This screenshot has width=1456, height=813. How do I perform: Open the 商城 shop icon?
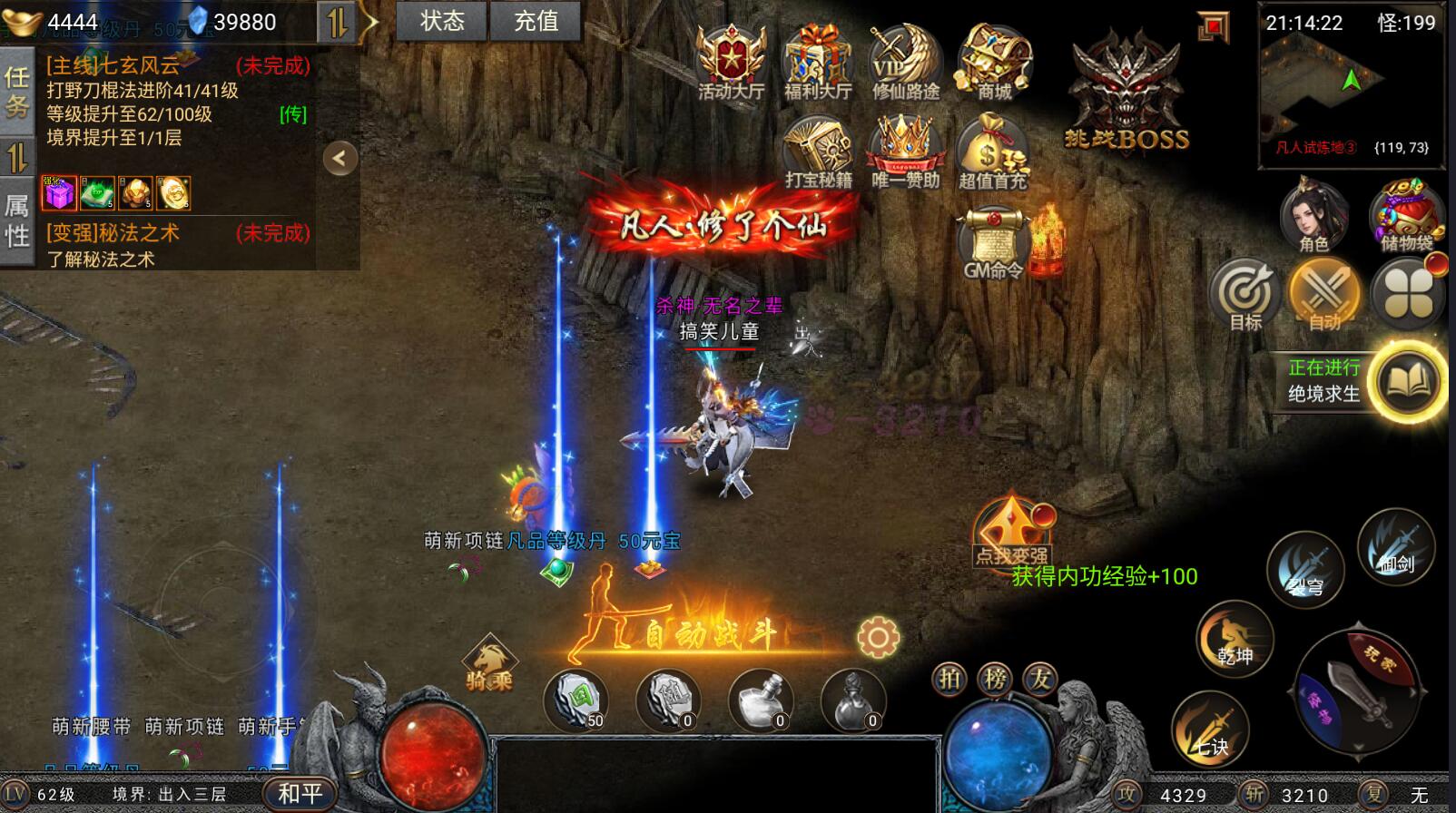(x=994, y=62)
